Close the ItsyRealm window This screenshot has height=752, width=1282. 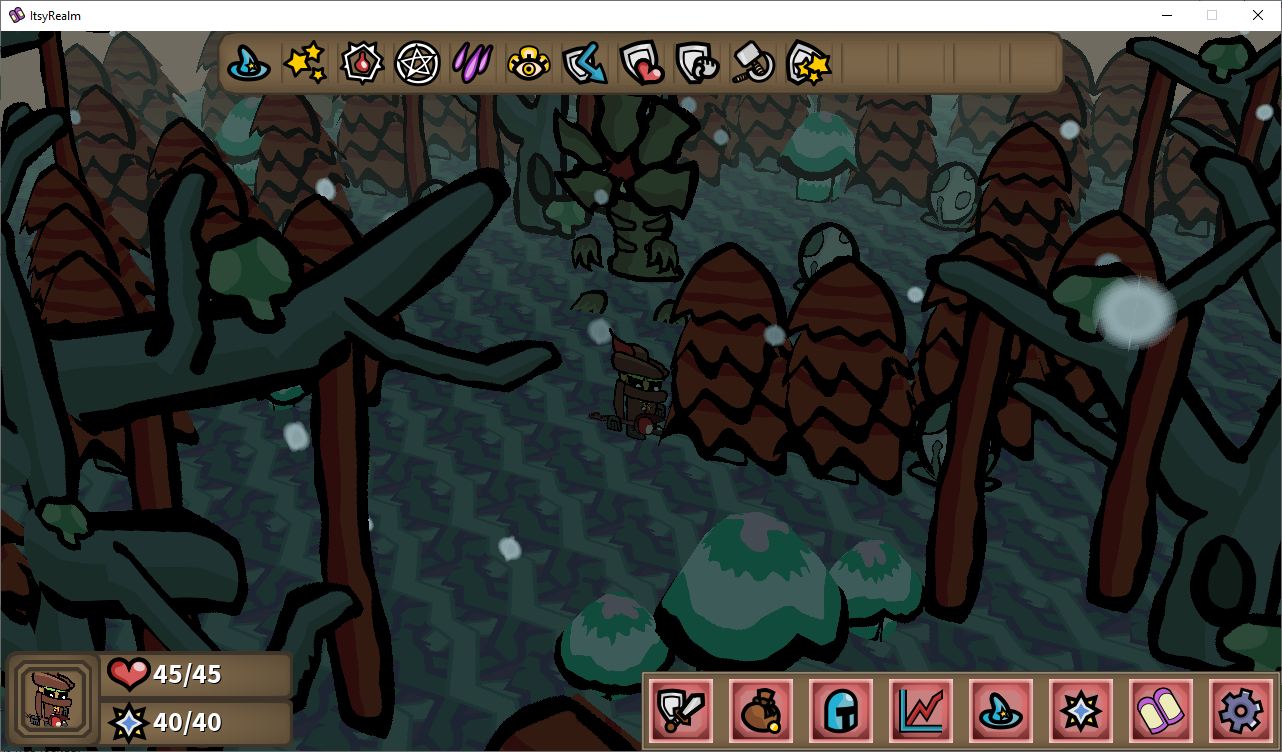point(1258,15)
